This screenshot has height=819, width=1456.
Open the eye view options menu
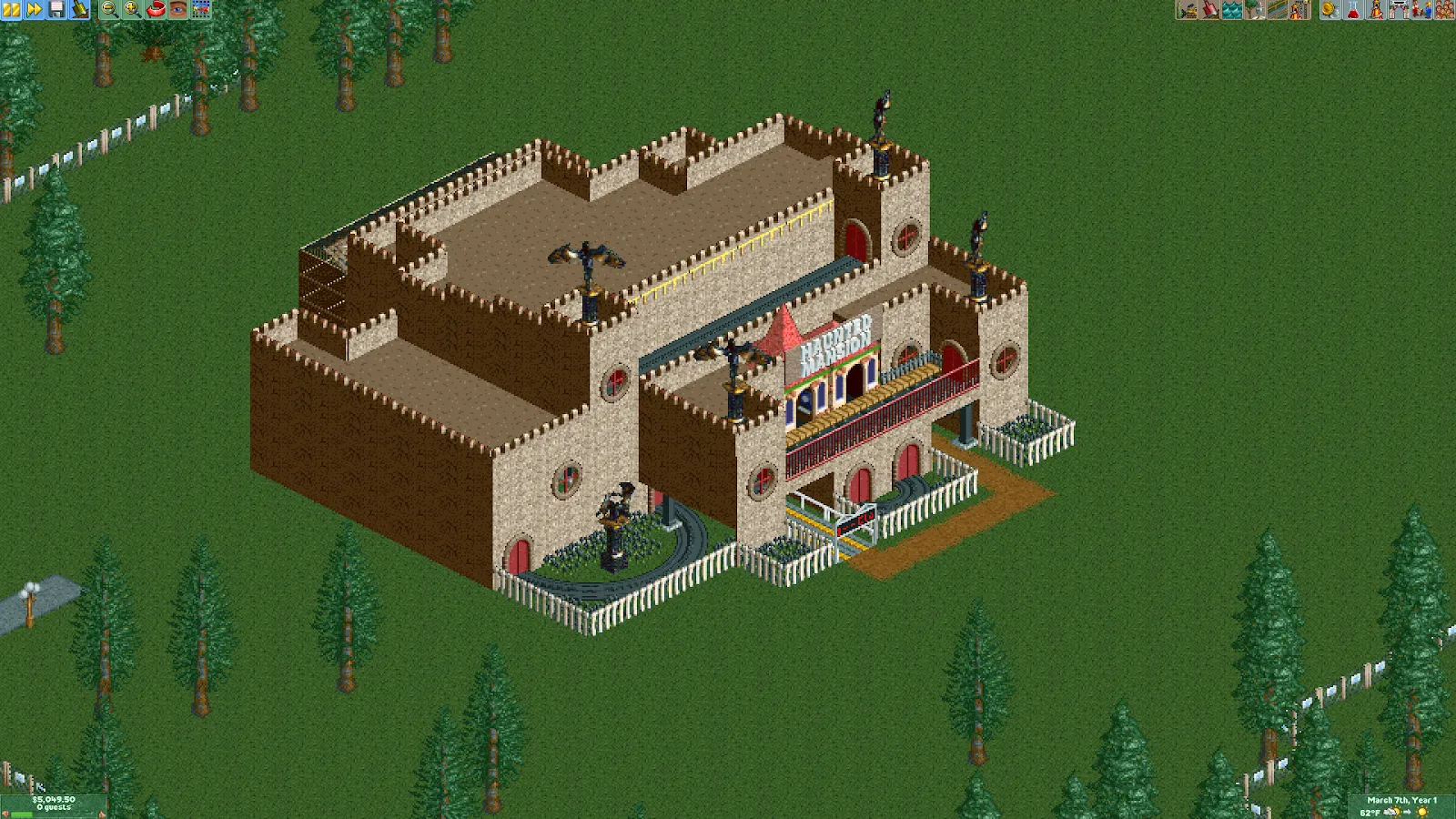(178, 9)
